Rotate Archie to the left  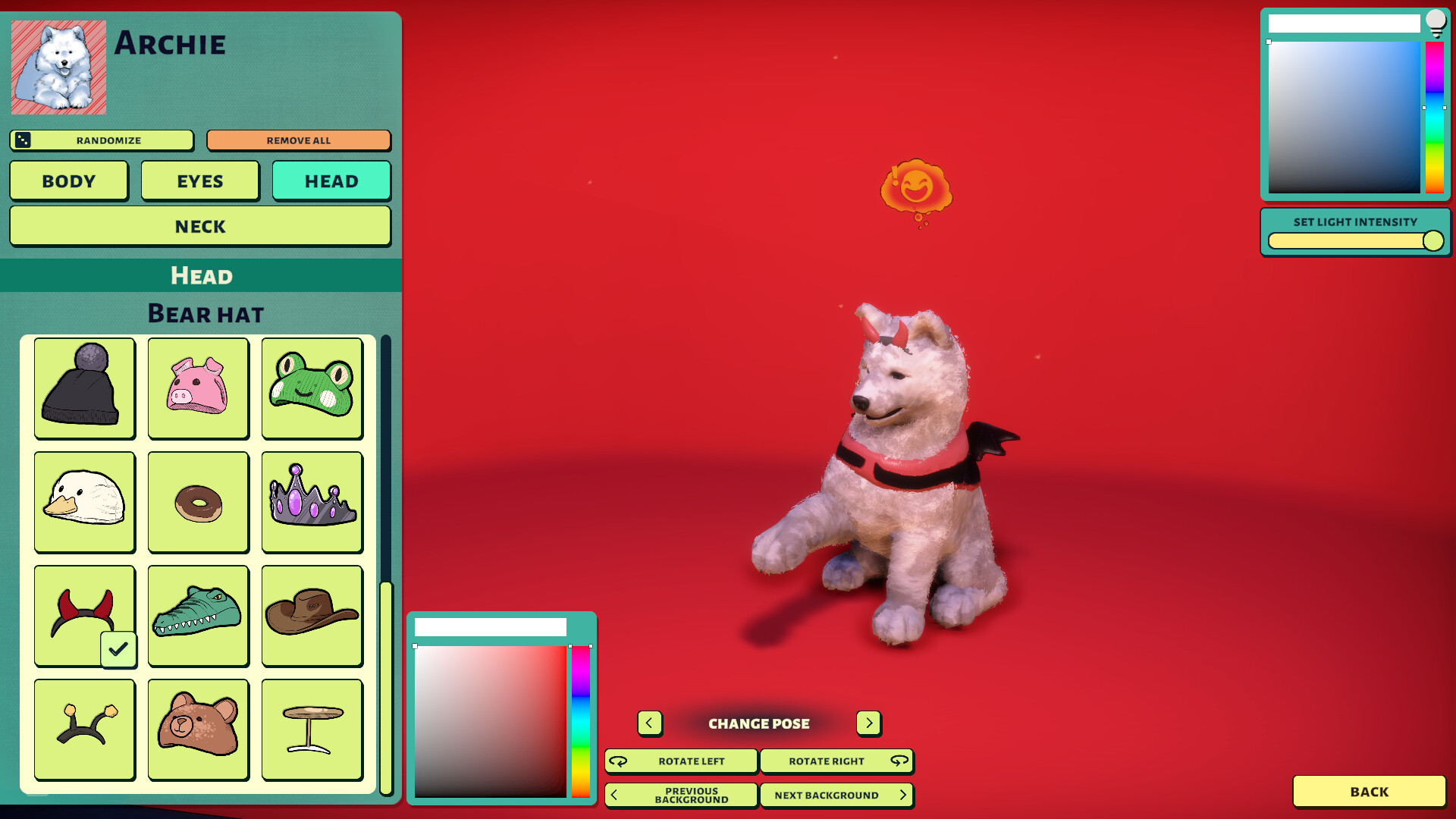pyautogui.click(x=680, y=761)
